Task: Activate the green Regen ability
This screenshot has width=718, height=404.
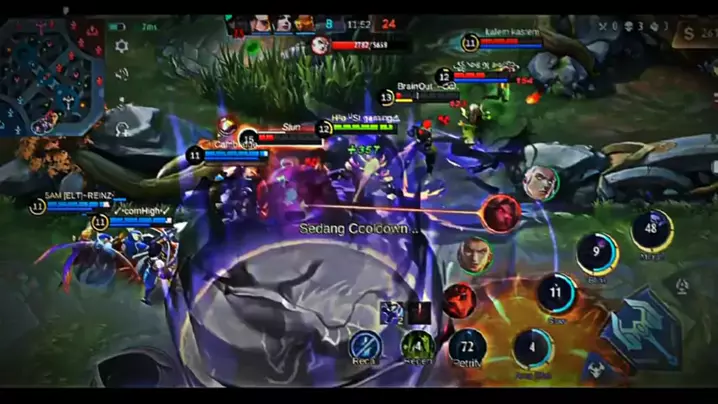Action: click(417, 346)
